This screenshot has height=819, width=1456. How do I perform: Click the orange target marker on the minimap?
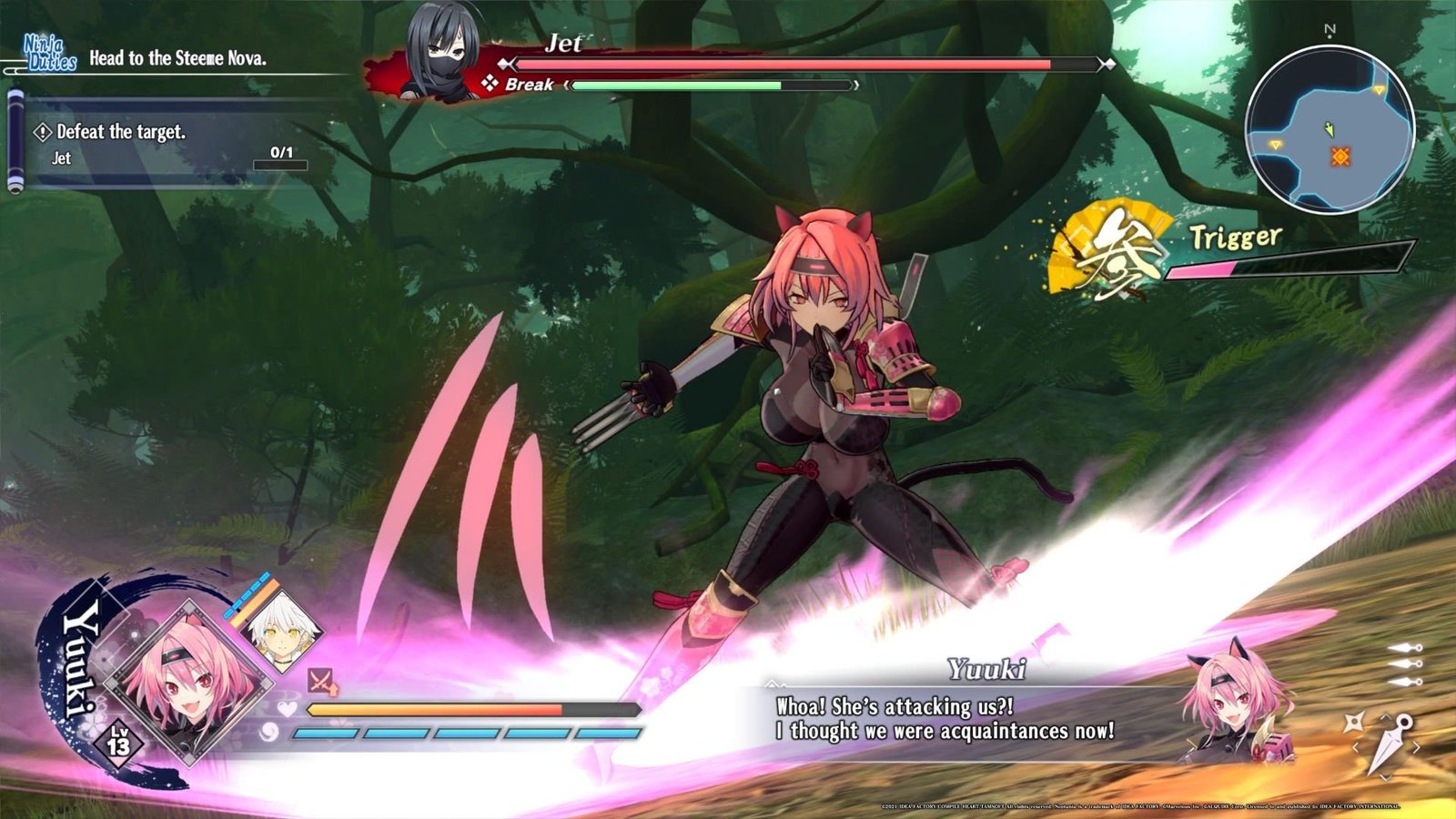[1340, 157]
